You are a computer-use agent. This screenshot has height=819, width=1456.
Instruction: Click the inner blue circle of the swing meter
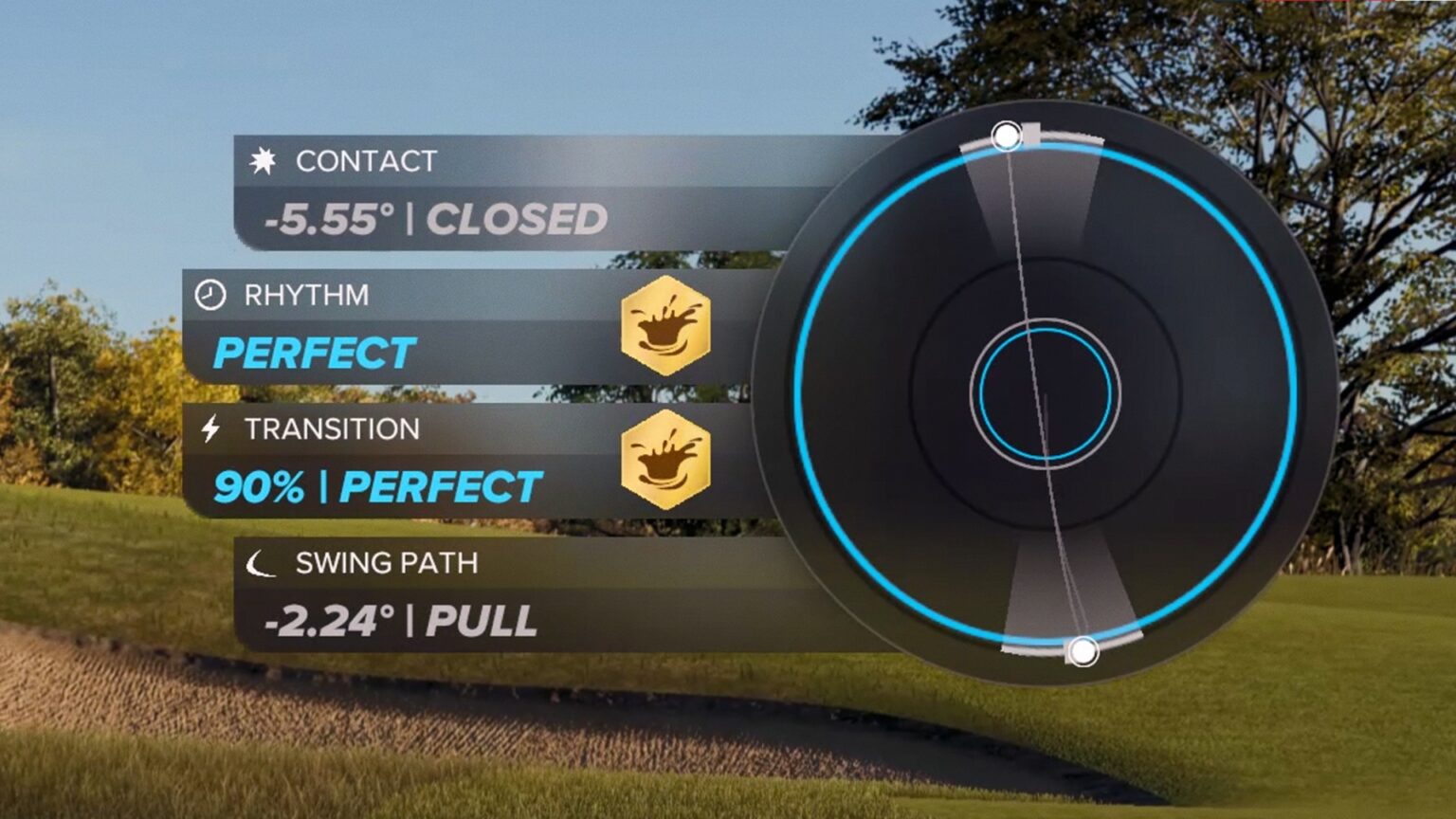coord(1046,392)
